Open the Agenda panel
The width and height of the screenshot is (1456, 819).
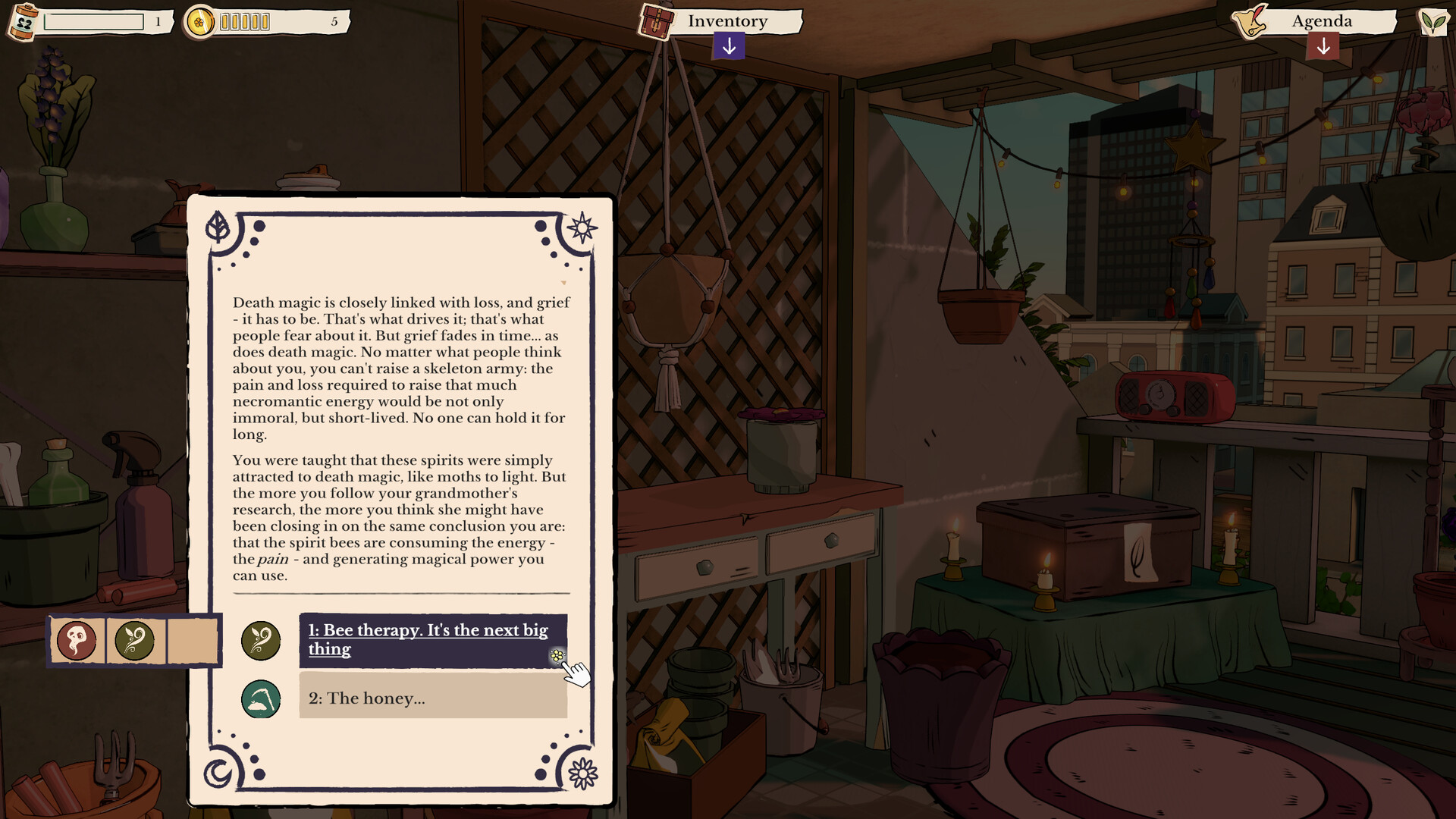[1321, 21]
